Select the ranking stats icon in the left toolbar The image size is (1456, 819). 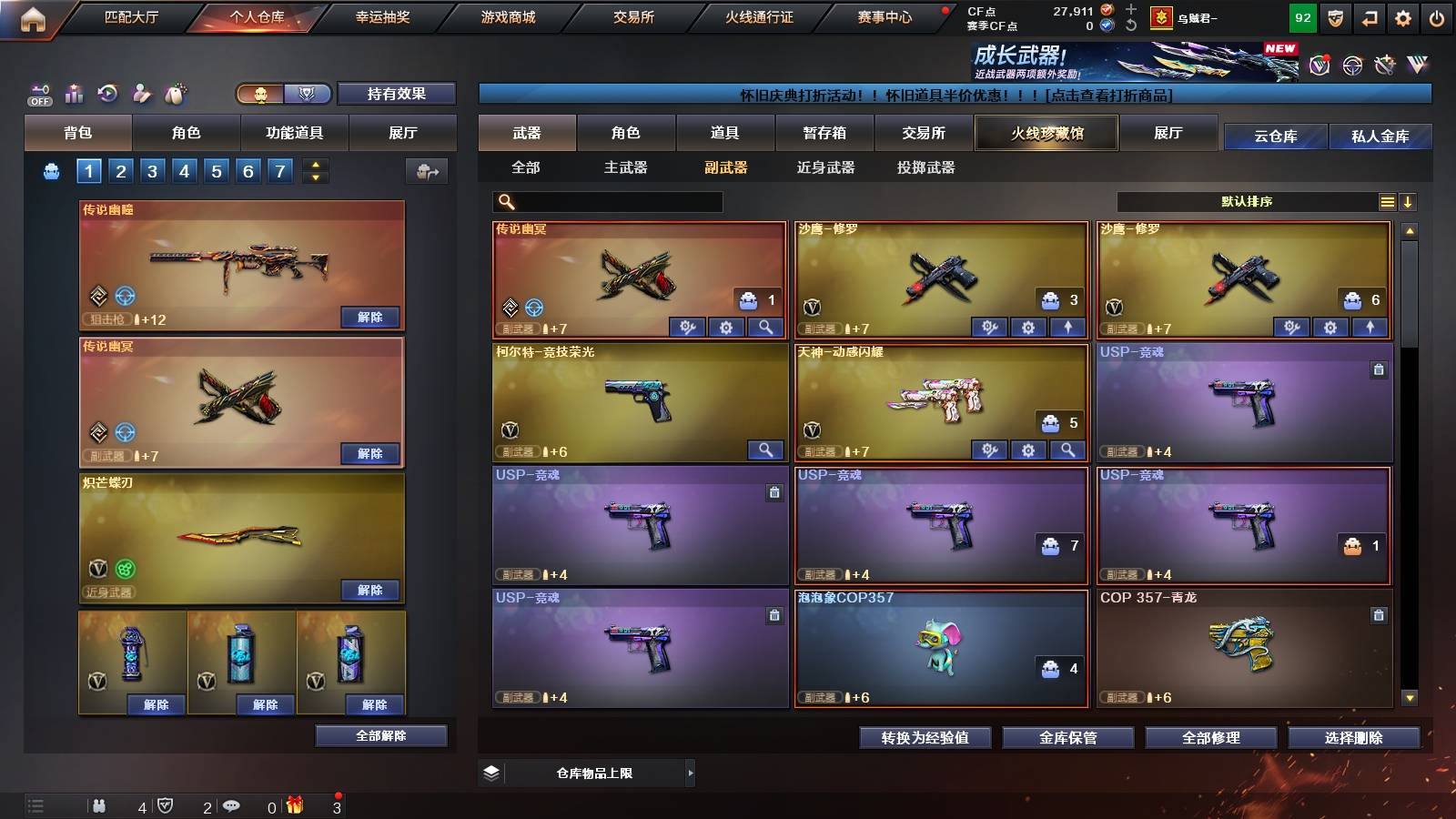(75, 93)
